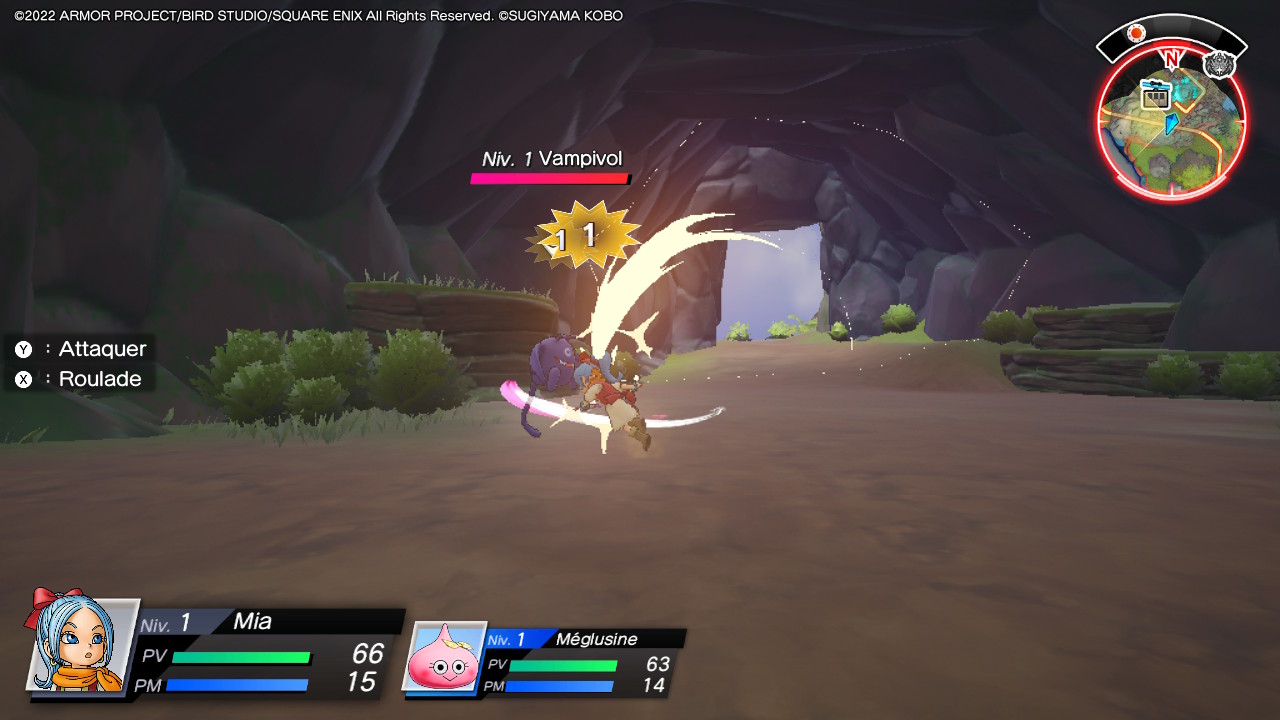Click the orange sun icon above the minimap
The width and height of the screenshot is (1280, 720).
pyautogui.click(x=1136, y=32)
